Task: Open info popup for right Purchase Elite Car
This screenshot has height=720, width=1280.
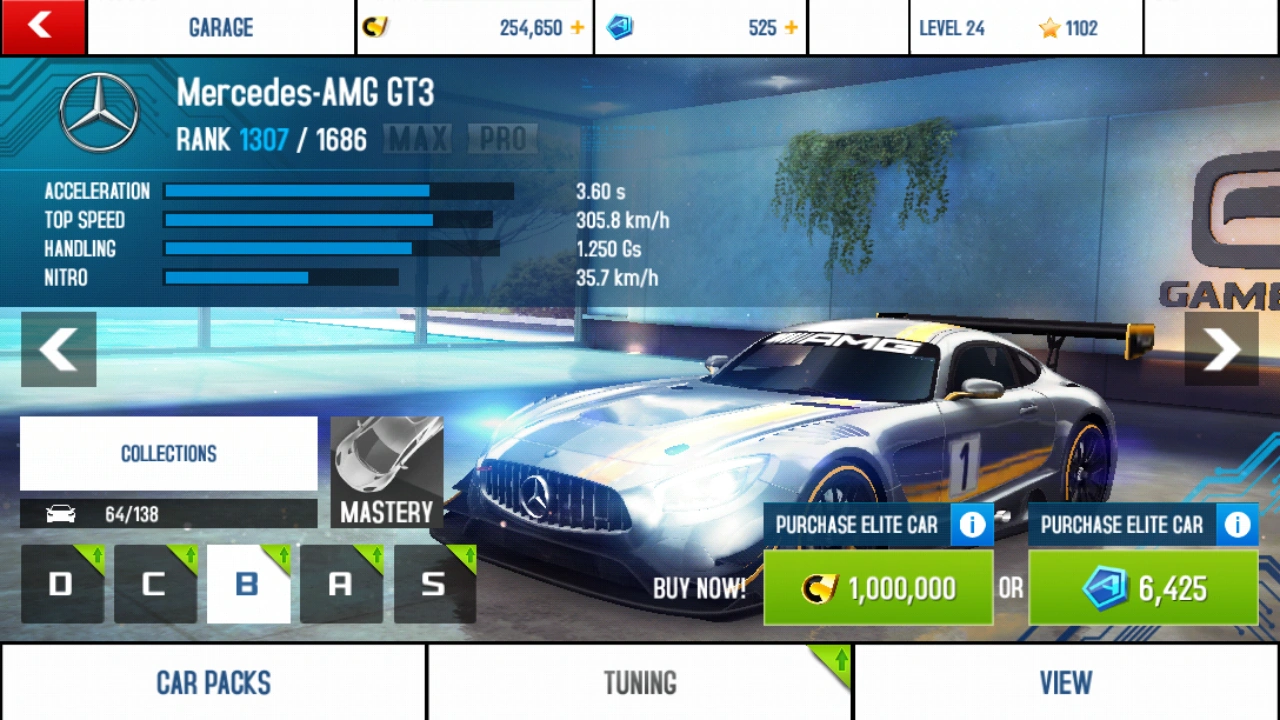Action: (1237, 524)
